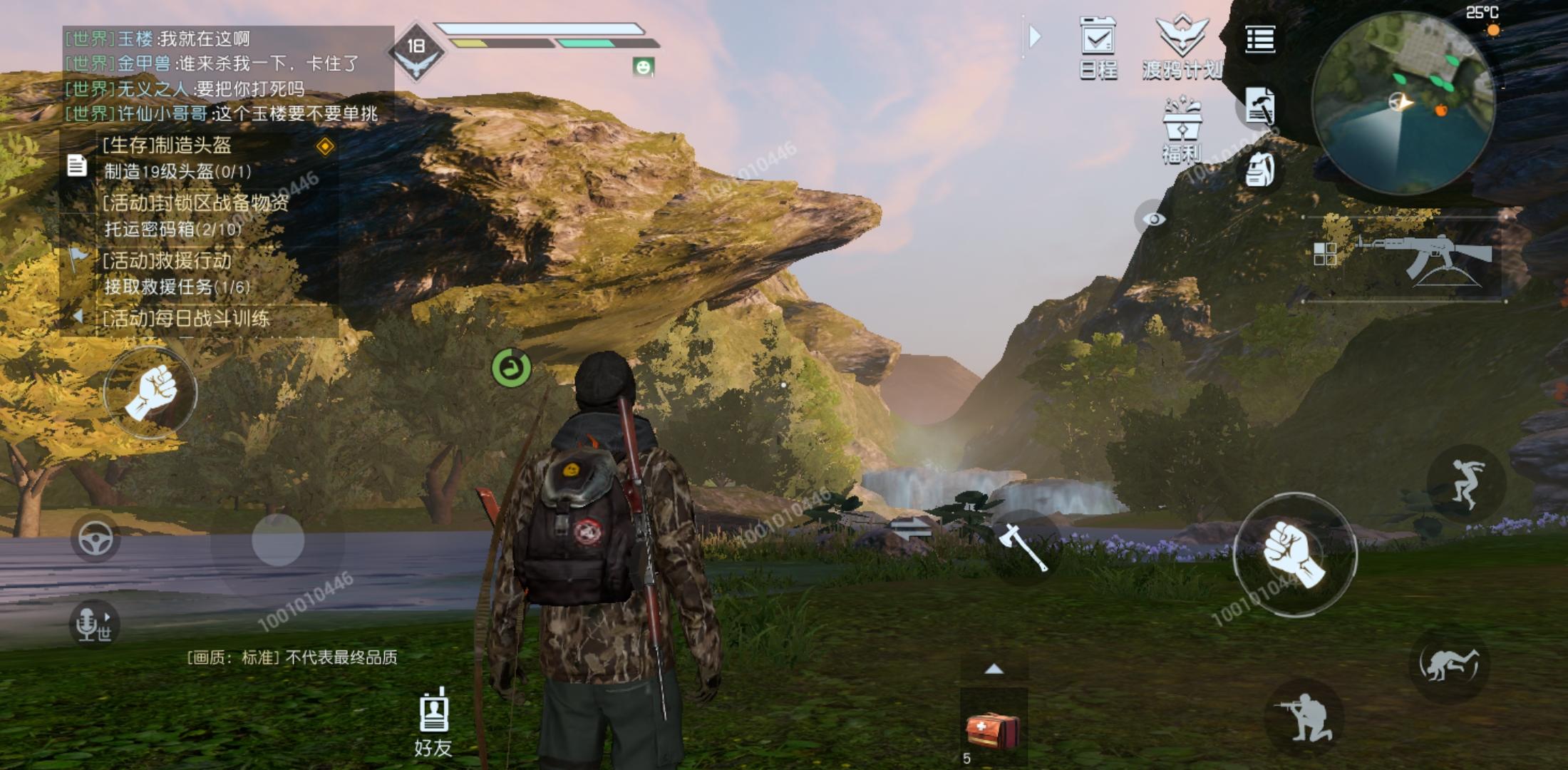Open the 日程 schedule icon
1568x770 pixels.
(x=1098, y=46)
